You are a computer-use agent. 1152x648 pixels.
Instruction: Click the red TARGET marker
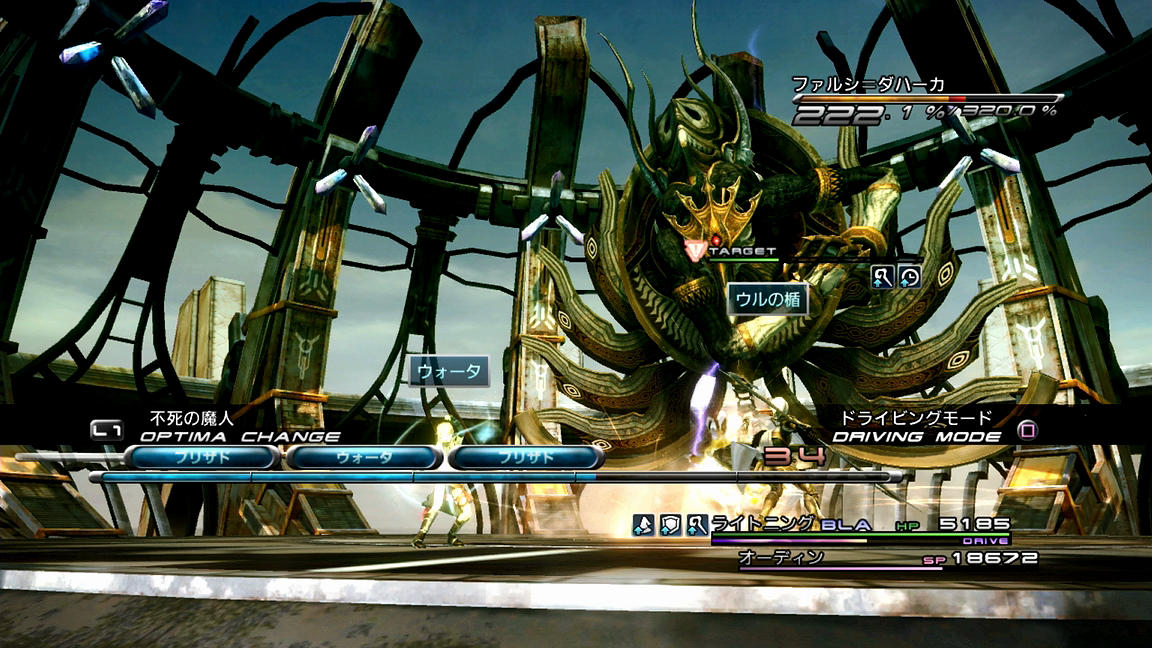click(x=697, y=248)
